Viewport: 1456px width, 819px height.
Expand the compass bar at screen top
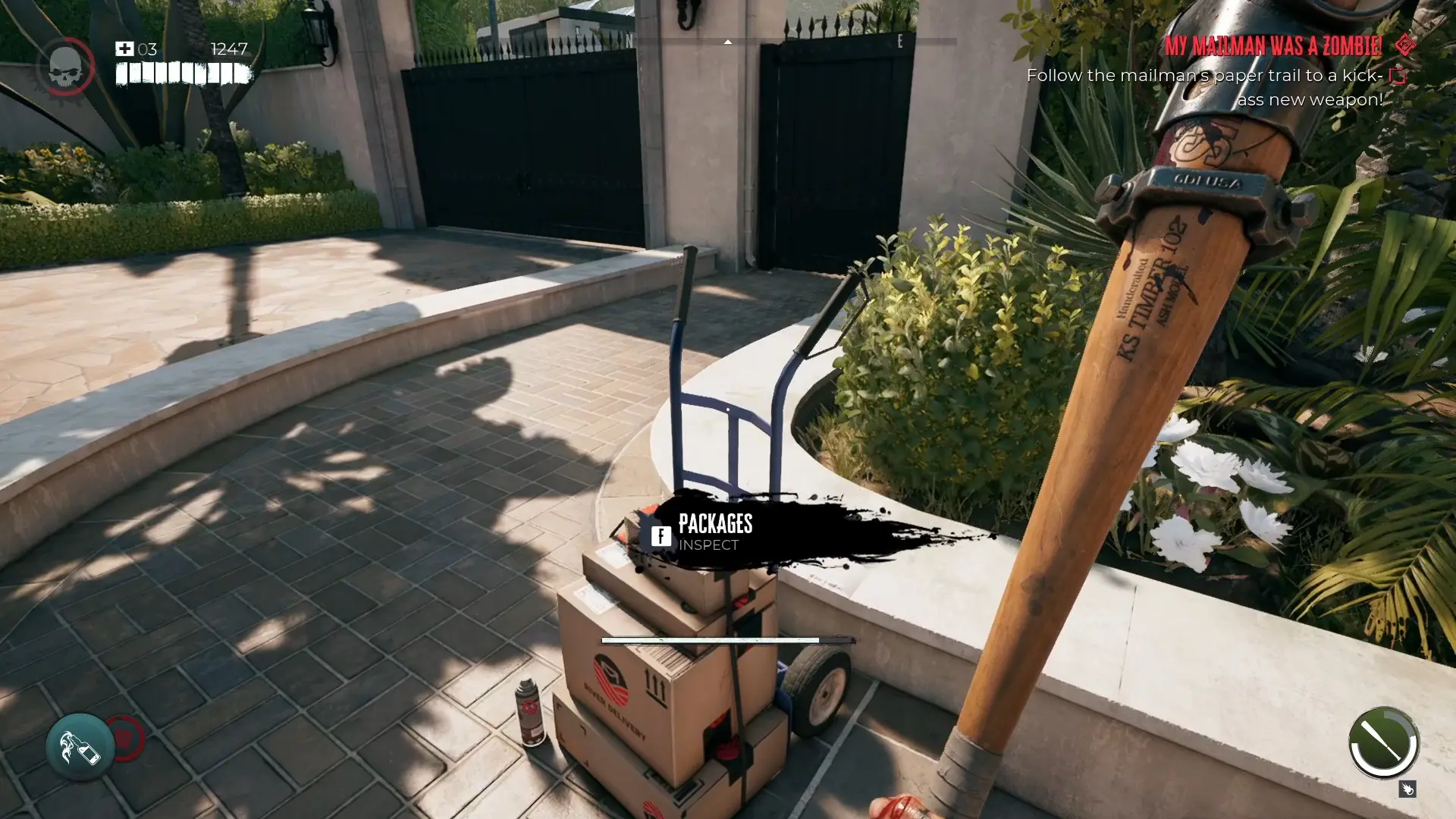[x=728, y=43]
